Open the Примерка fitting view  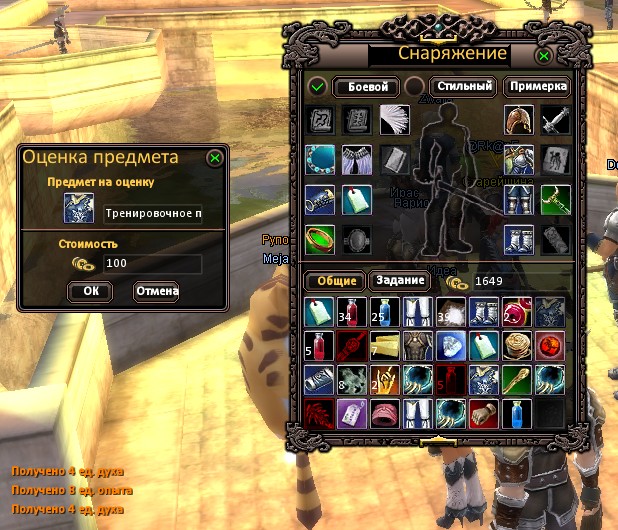537,87
